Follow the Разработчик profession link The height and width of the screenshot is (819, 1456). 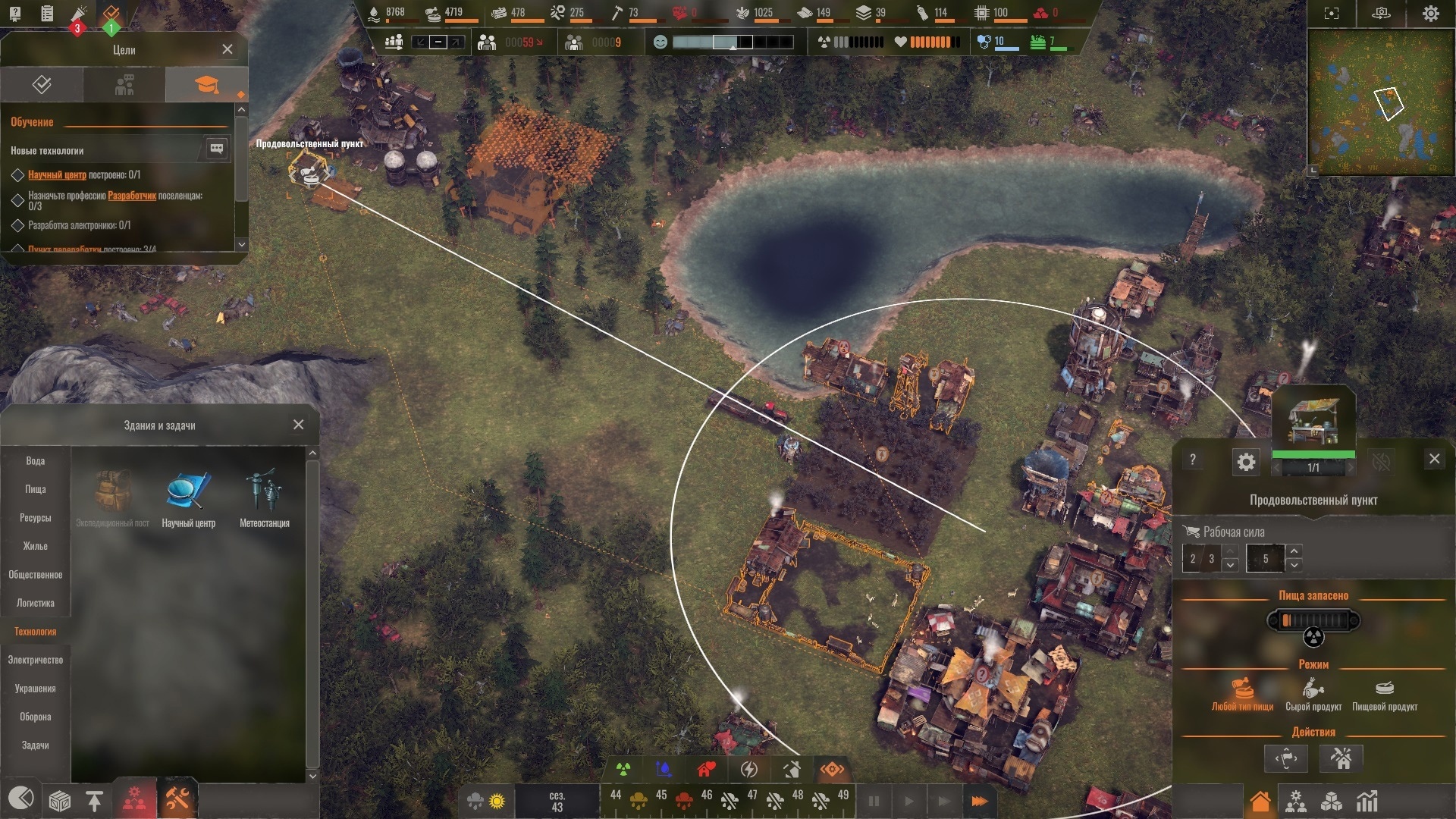(132, 196)
